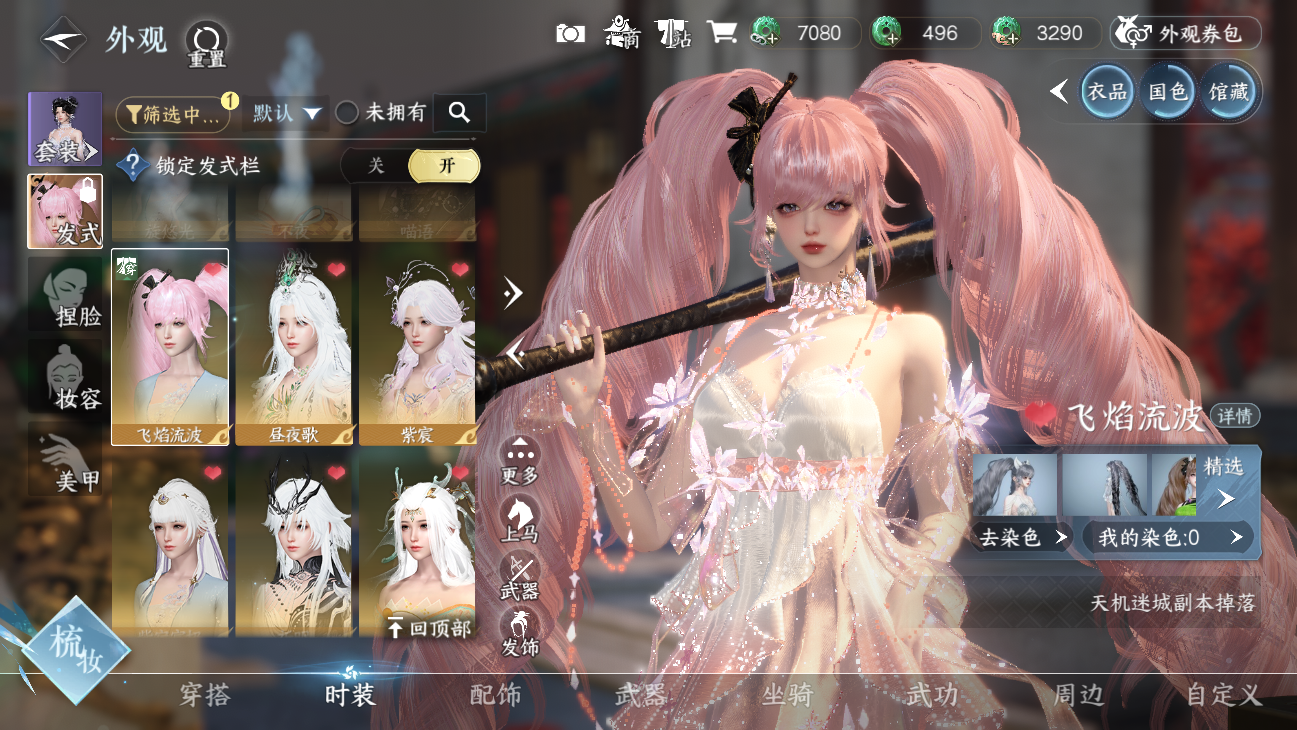The height and width of the screenshot is (730, 1297).
Task: Open the 筛选中 filter options
Action: pyautogui.click(x=172, y=114)
